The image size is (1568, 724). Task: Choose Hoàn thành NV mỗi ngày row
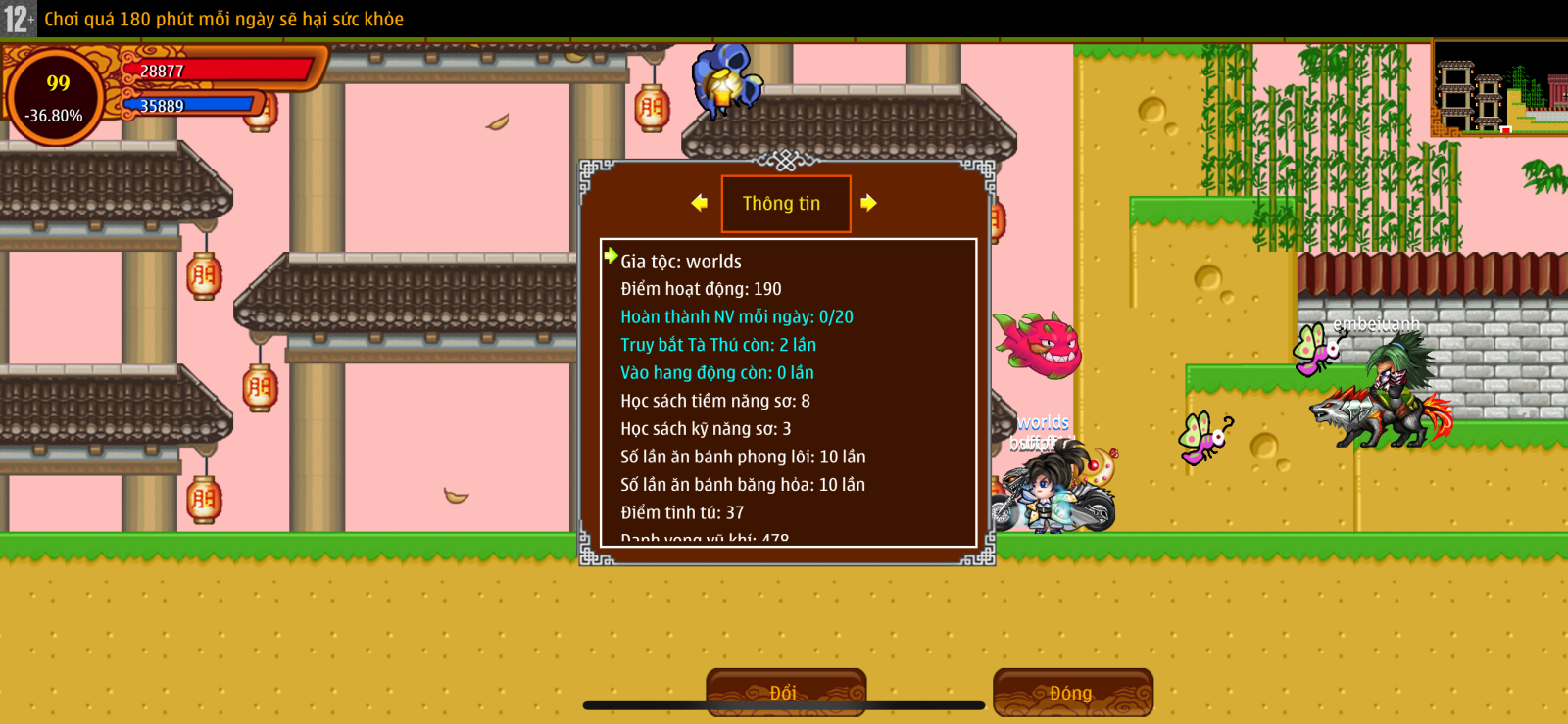(x=736, y=316)
